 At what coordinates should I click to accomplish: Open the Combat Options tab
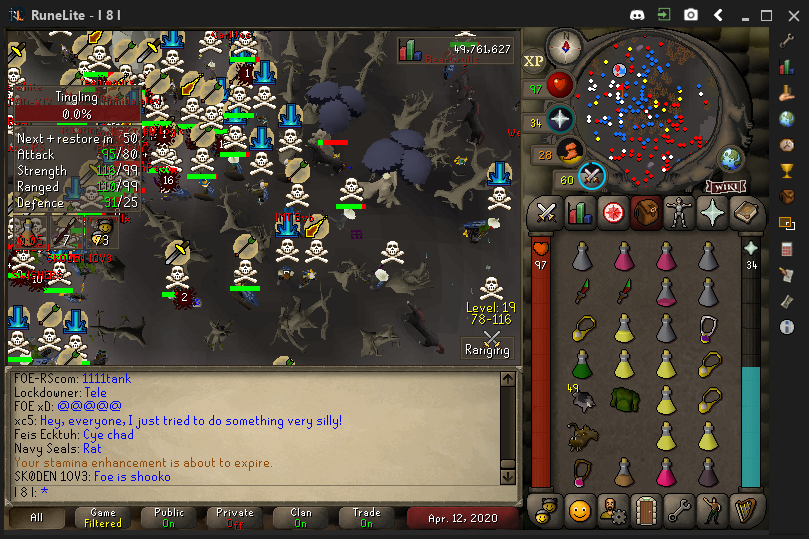coord(546,212)
